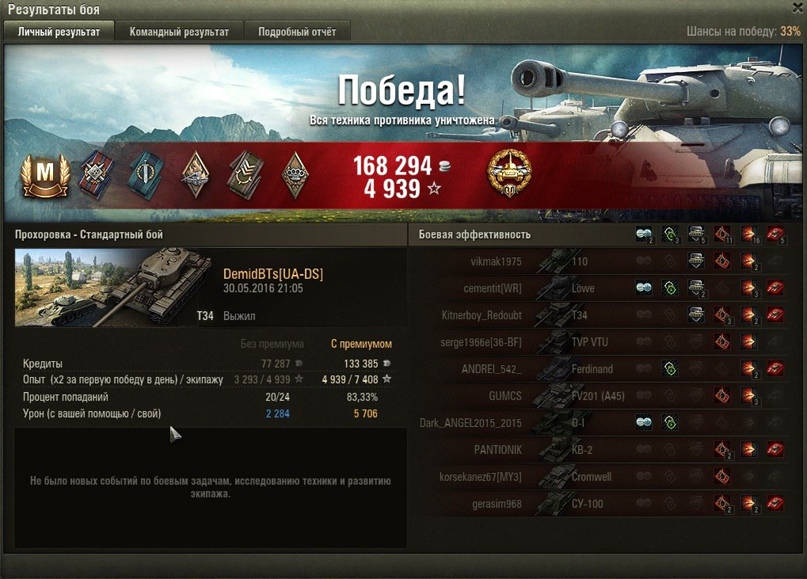Select the vikmak1975 row with tank 110
The image size is (807, 579).
point(600,261)
